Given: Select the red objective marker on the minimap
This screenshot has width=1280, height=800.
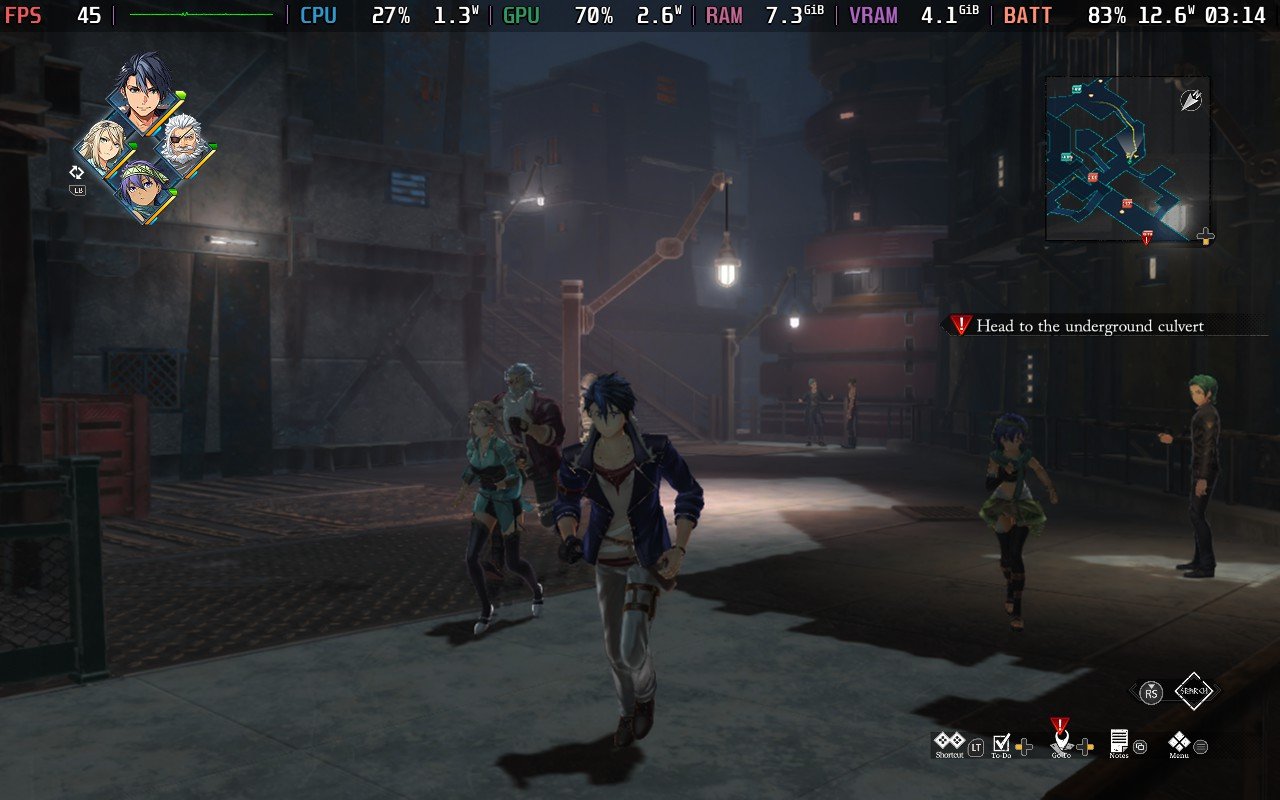Looking at the screenshot, I should pos(1146,237).
